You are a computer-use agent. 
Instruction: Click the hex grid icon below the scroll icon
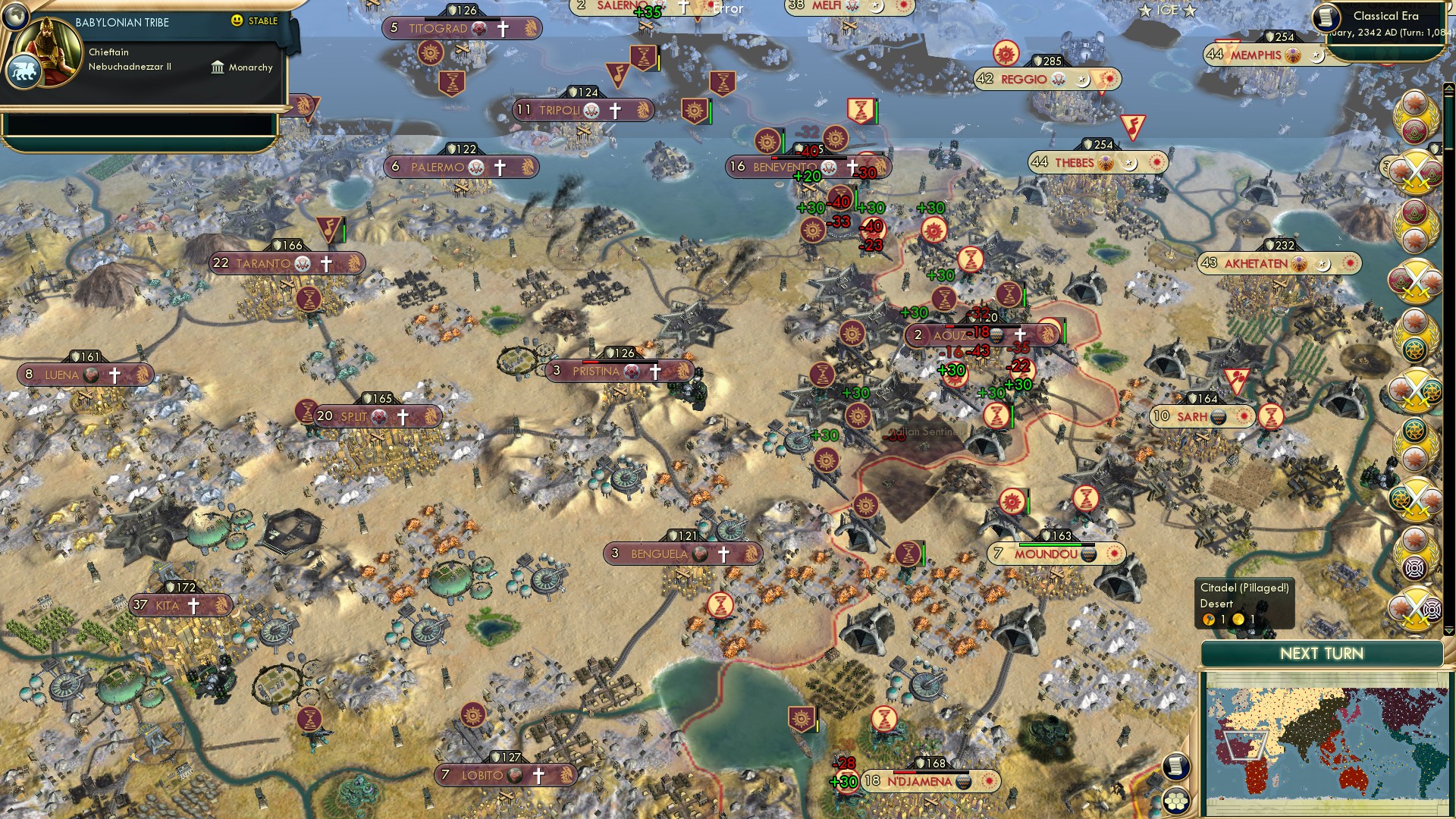click(x=1177, y=799)
